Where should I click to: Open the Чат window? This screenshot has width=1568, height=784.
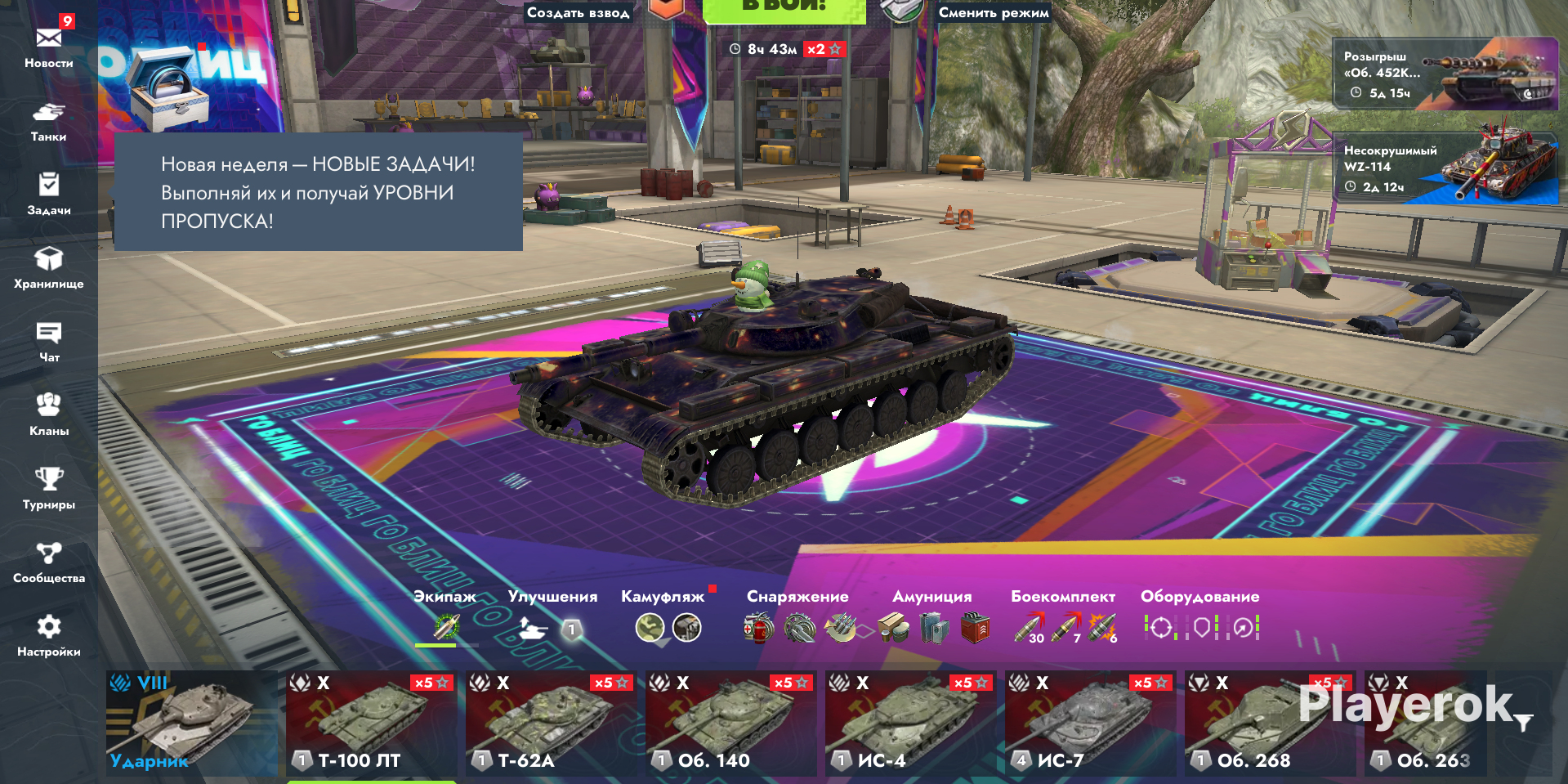[49, 341]
